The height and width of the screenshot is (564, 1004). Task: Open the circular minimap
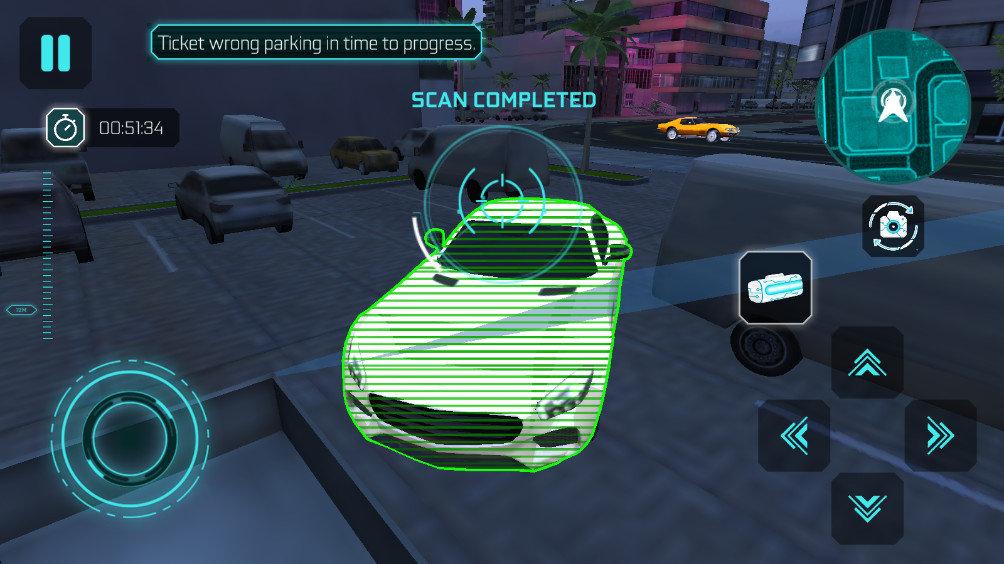[x=892, y=104]
